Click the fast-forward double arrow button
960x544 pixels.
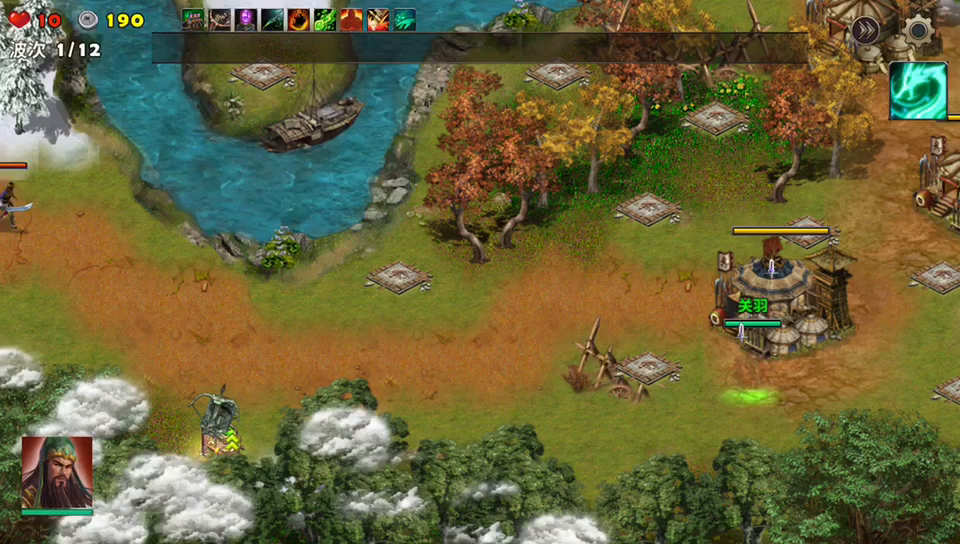pos(866,31)
